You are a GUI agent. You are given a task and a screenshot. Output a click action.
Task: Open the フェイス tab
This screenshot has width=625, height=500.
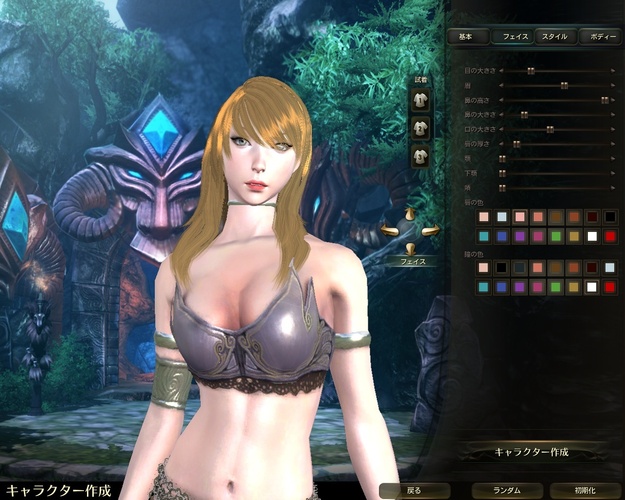(513, 36)
